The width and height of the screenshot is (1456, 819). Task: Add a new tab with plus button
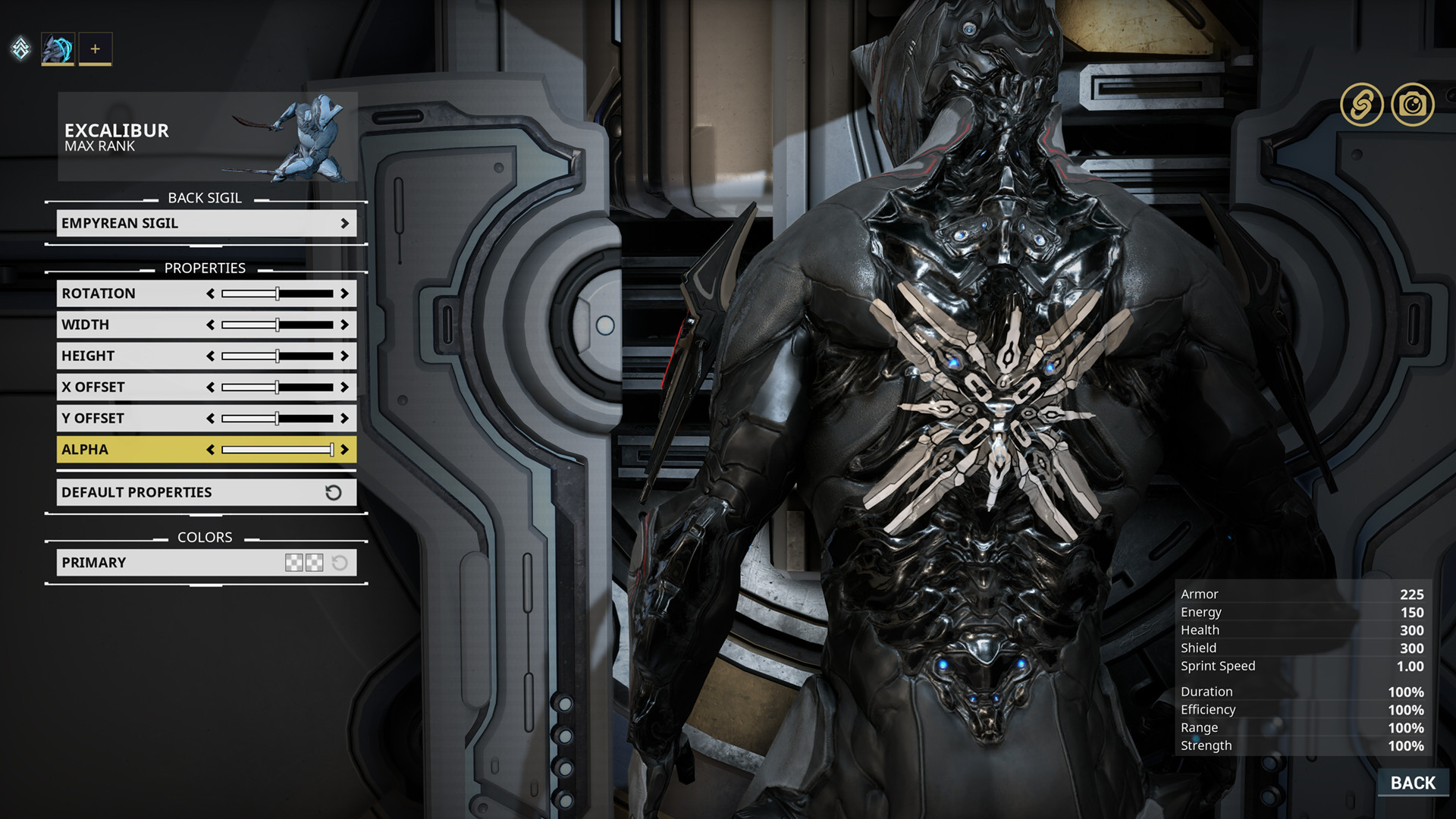coord(95,49)
